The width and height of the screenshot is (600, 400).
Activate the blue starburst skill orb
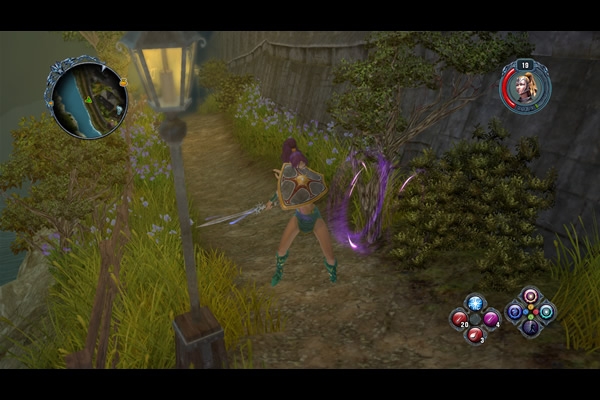click(475, 304)
